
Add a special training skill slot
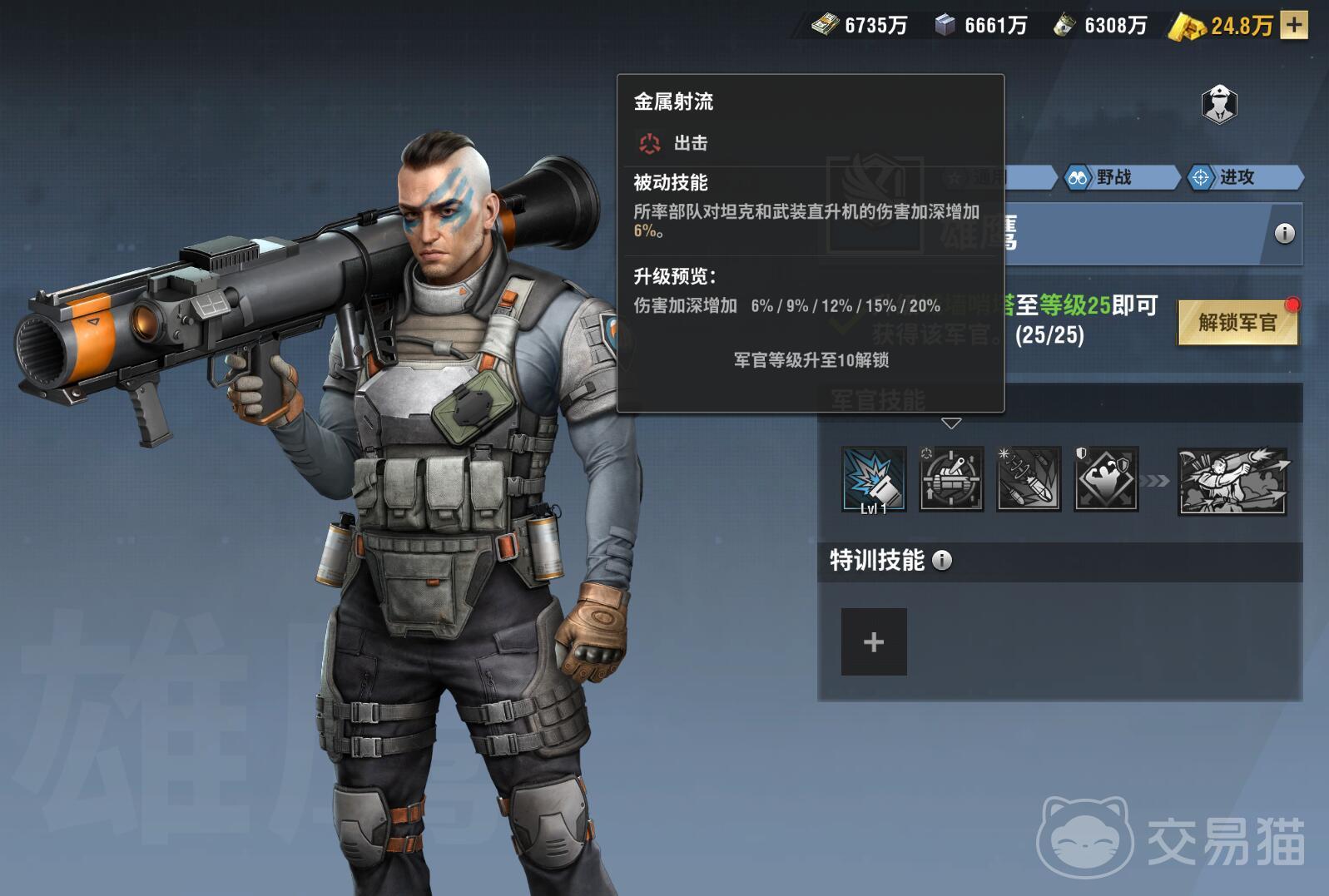tap(874, 641)
